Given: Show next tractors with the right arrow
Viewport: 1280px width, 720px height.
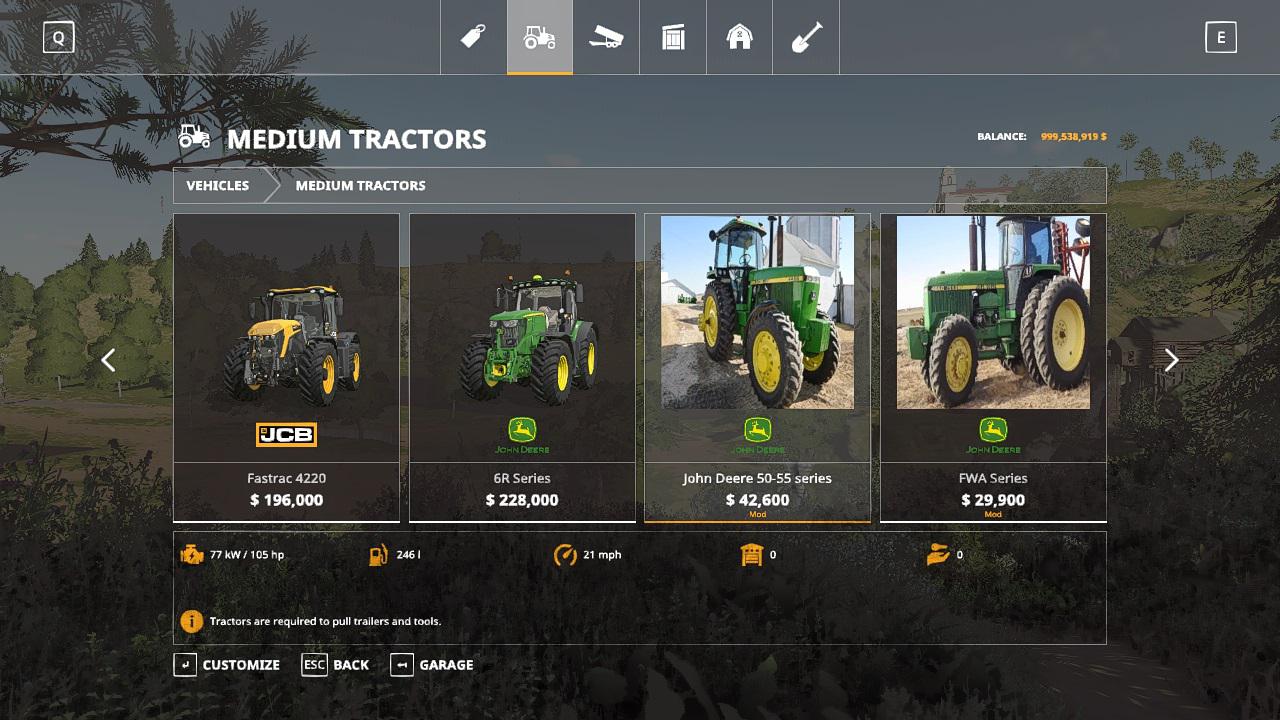Looking at the screenshot, I should click(x=1171, y=360).
